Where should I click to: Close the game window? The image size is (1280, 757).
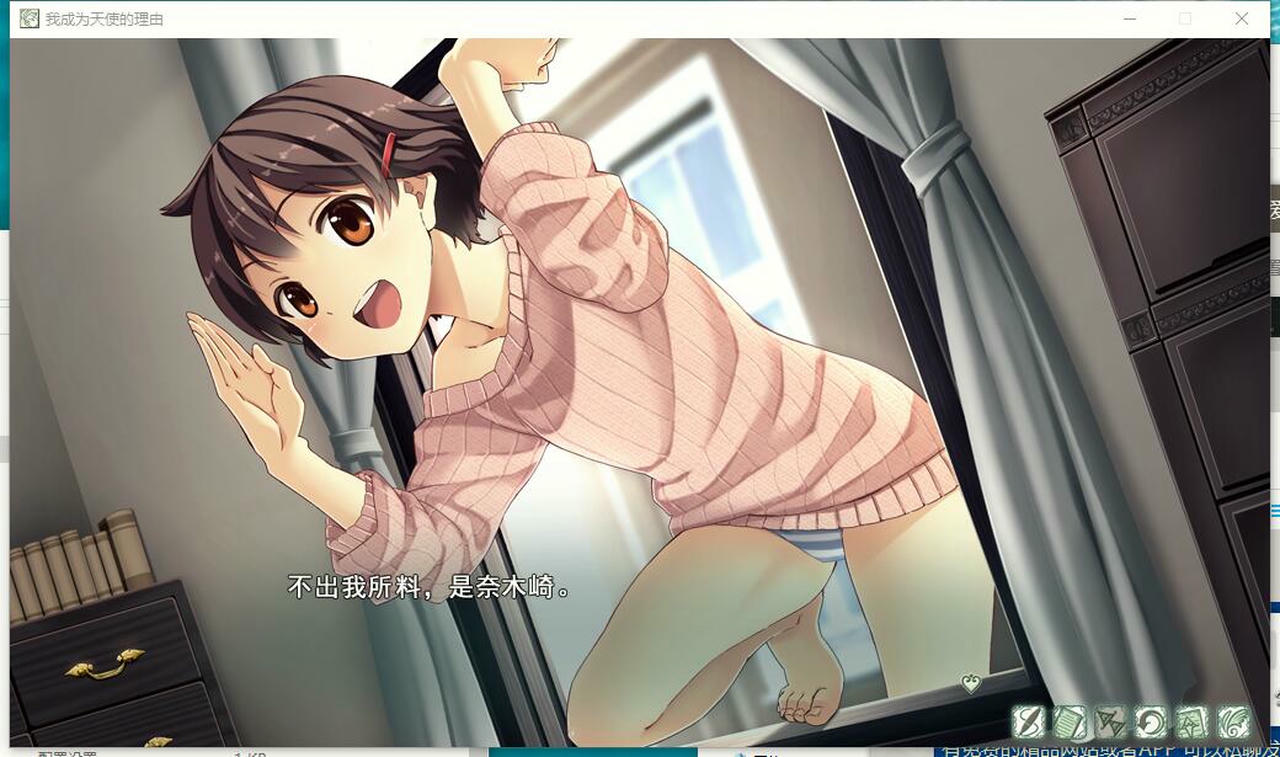click(x=1241, y=19)
